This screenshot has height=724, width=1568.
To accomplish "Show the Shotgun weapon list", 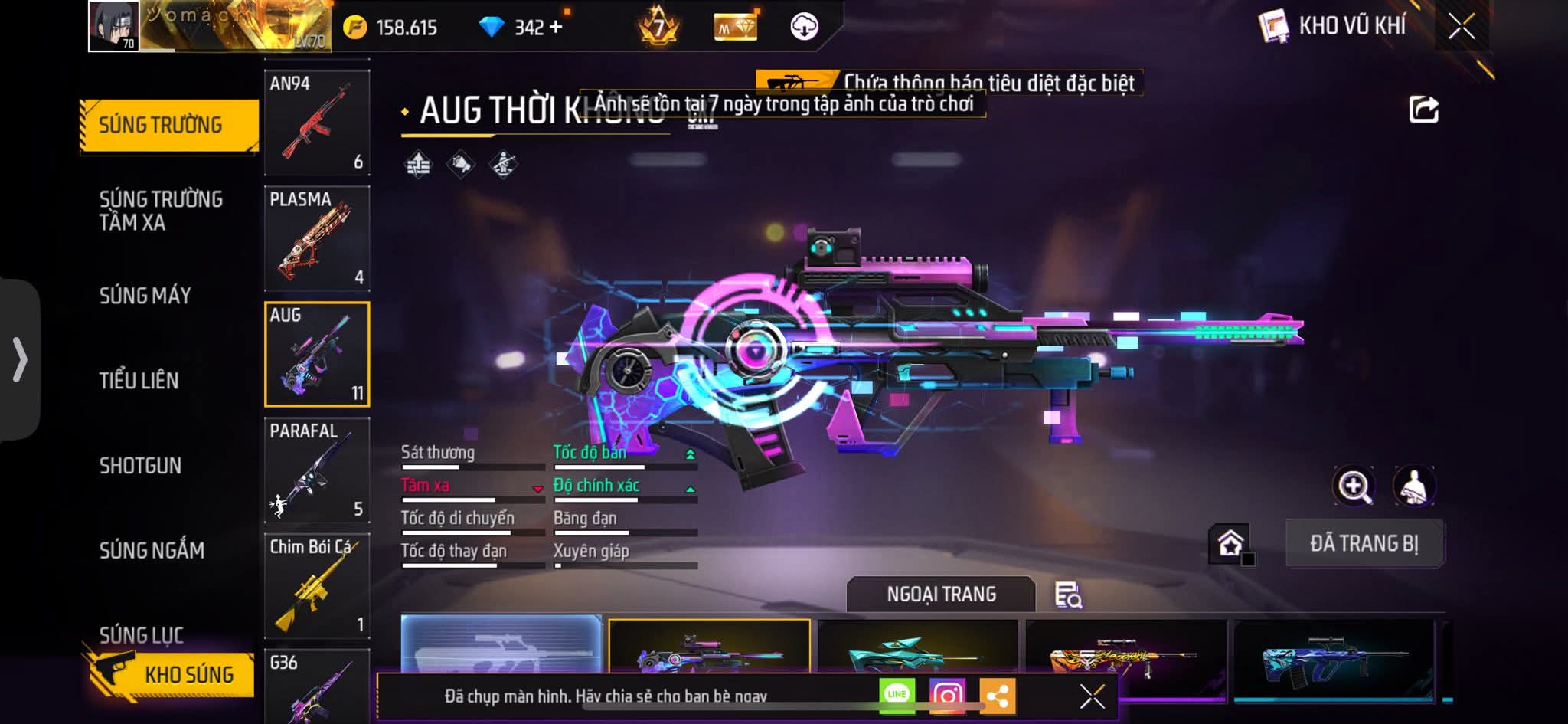I will point(140,466).
